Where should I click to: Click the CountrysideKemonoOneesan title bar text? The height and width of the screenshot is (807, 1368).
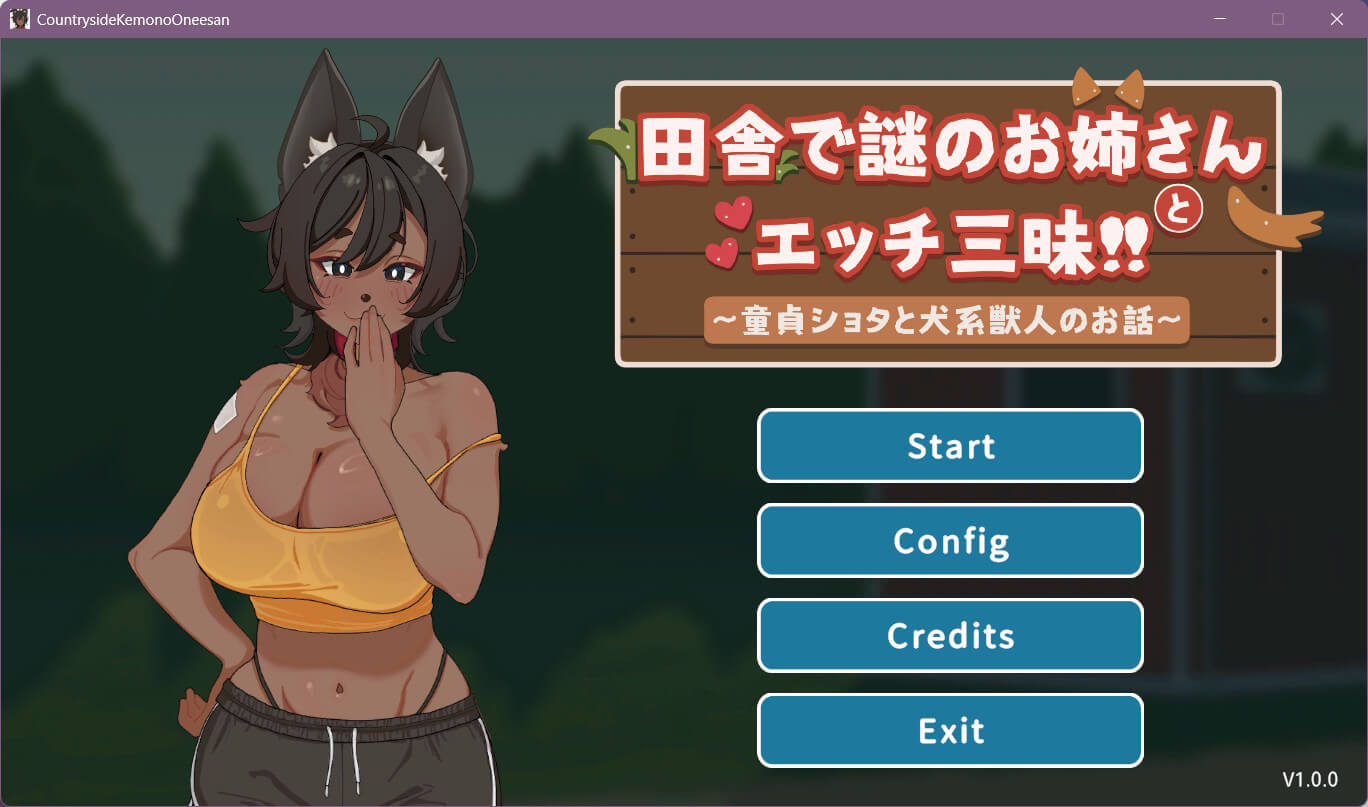click(x=132, y=18)
